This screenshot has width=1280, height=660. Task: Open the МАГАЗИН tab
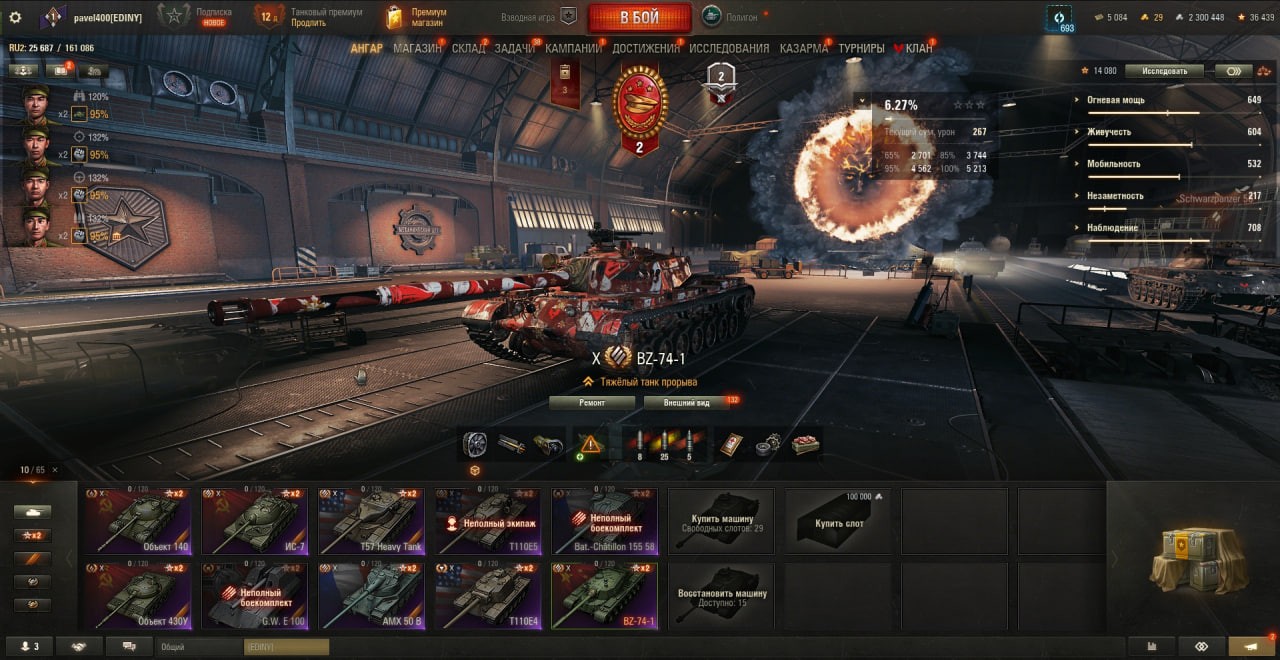[417, 48]
